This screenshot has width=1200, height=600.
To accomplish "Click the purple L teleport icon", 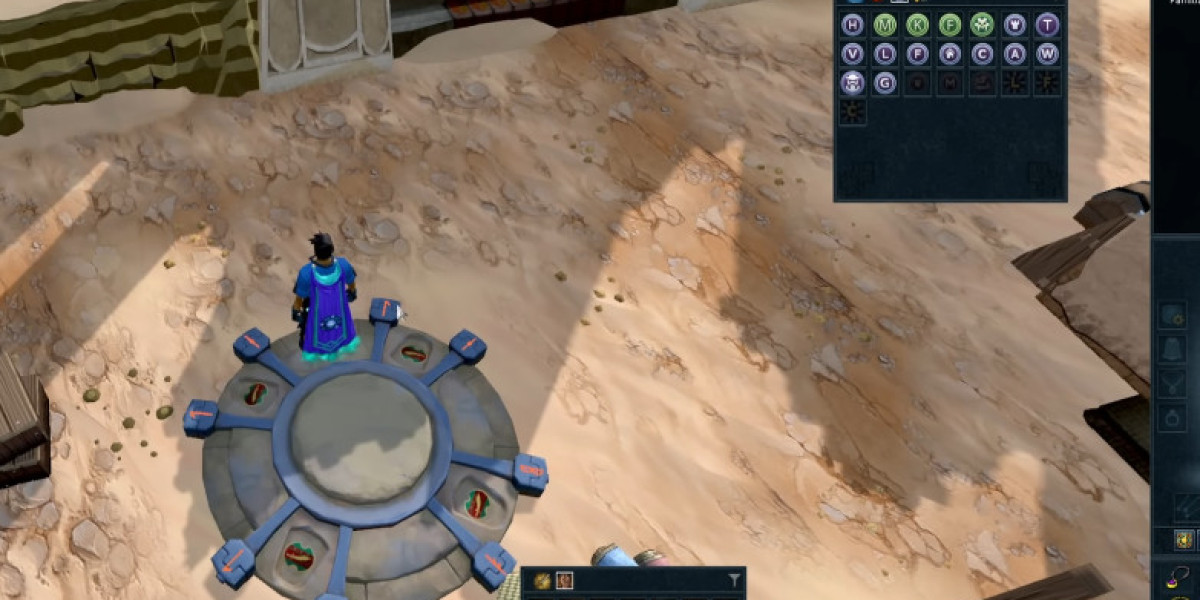I will point(885,54).
